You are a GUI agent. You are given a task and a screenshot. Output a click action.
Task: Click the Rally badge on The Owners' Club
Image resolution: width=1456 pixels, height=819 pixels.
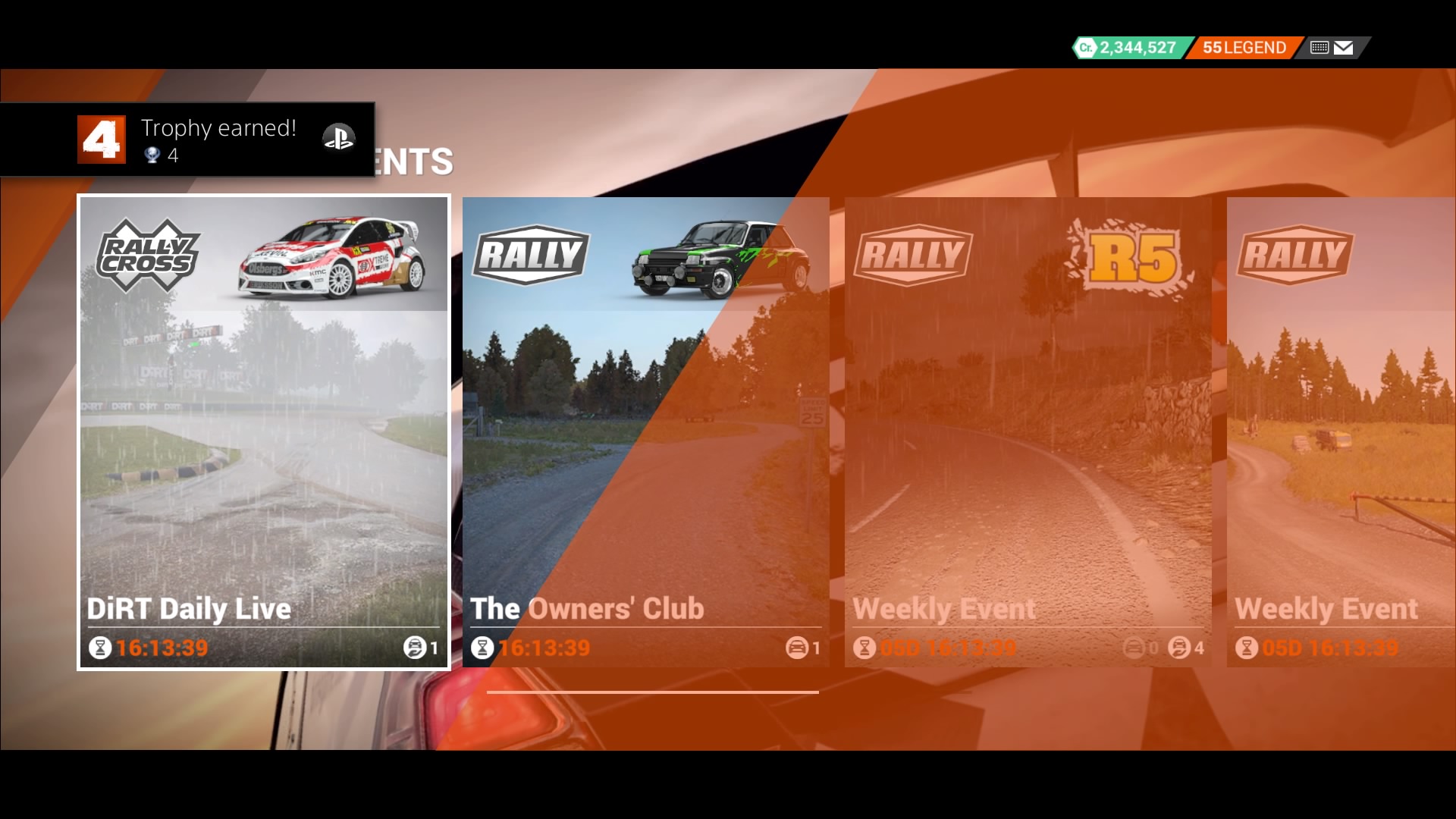point(530,255)
